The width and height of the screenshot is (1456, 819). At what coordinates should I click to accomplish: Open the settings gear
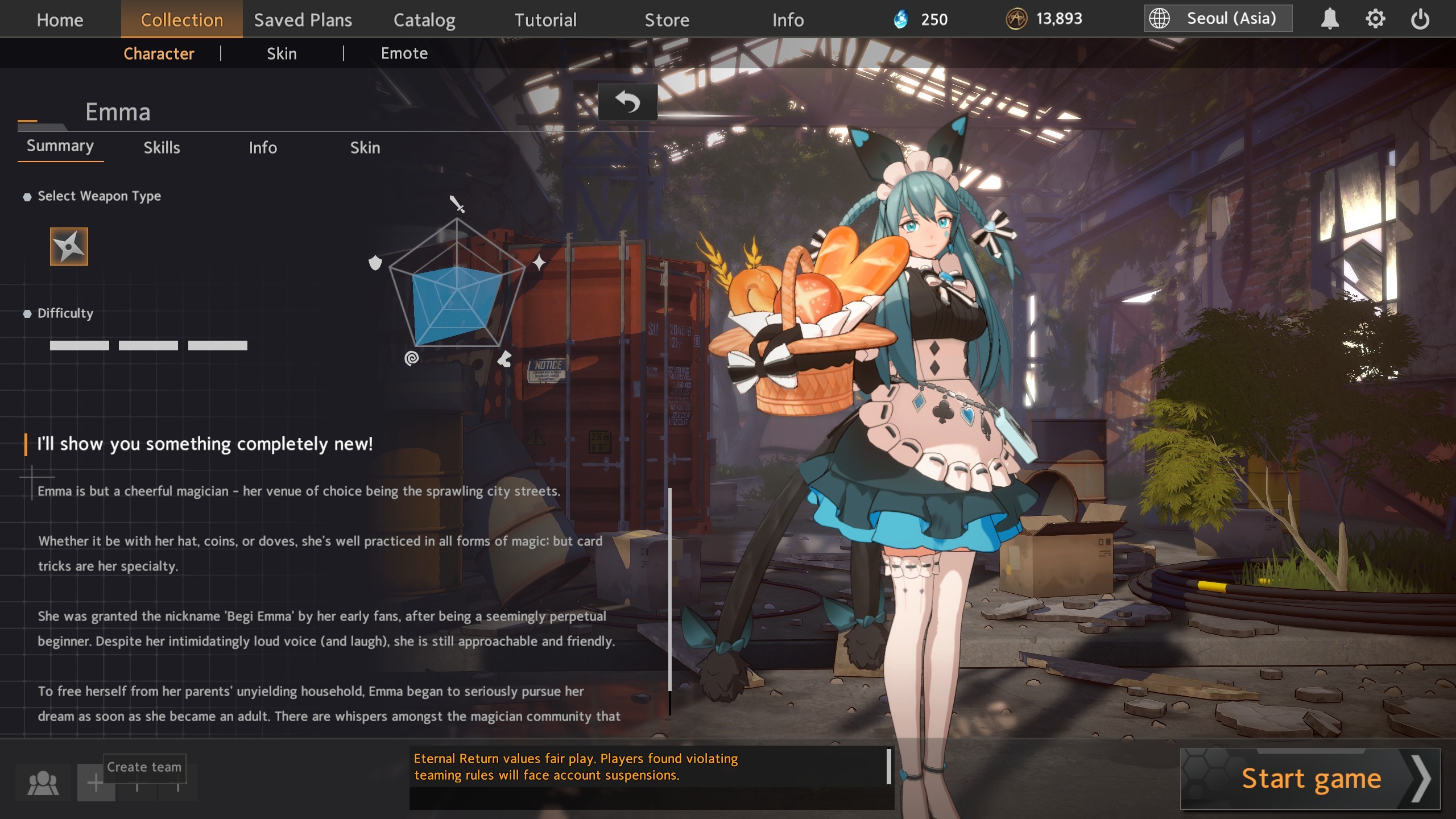[x=1375, y=18]
